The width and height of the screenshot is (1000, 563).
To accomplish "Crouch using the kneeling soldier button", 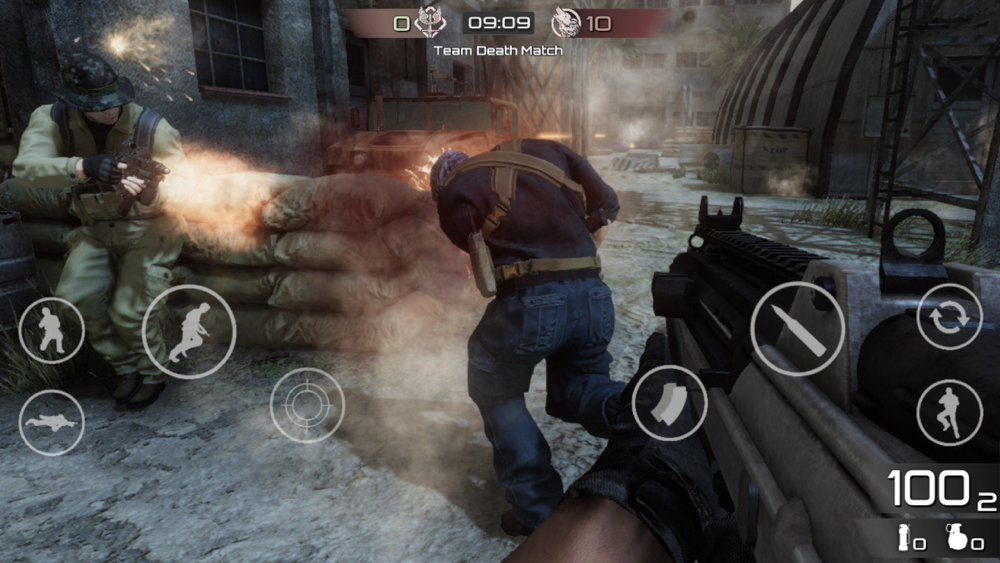I will 51,330.
